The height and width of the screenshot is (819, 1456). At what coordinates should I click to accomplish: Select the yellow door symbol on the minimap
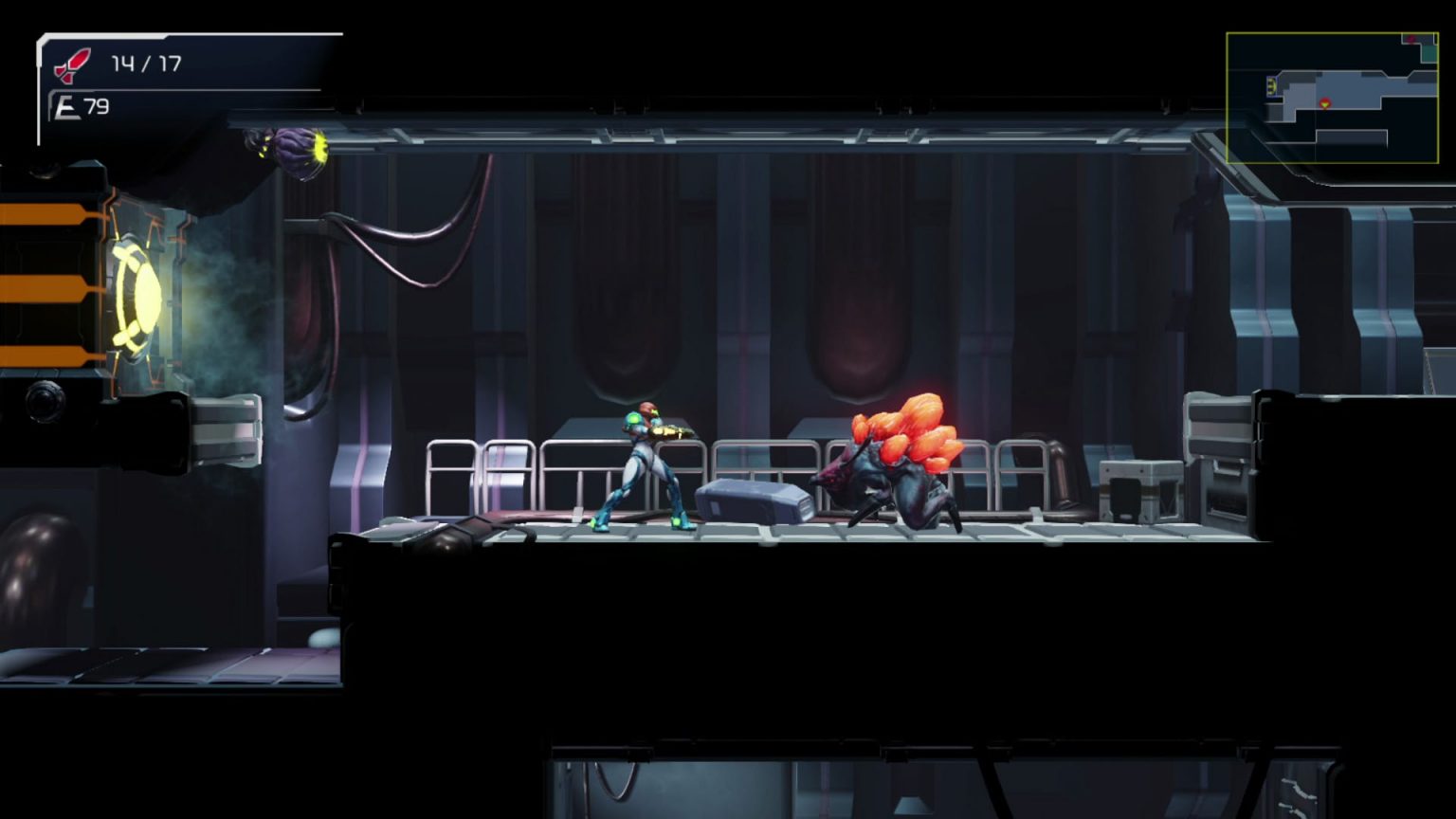tap(1271, 86)
